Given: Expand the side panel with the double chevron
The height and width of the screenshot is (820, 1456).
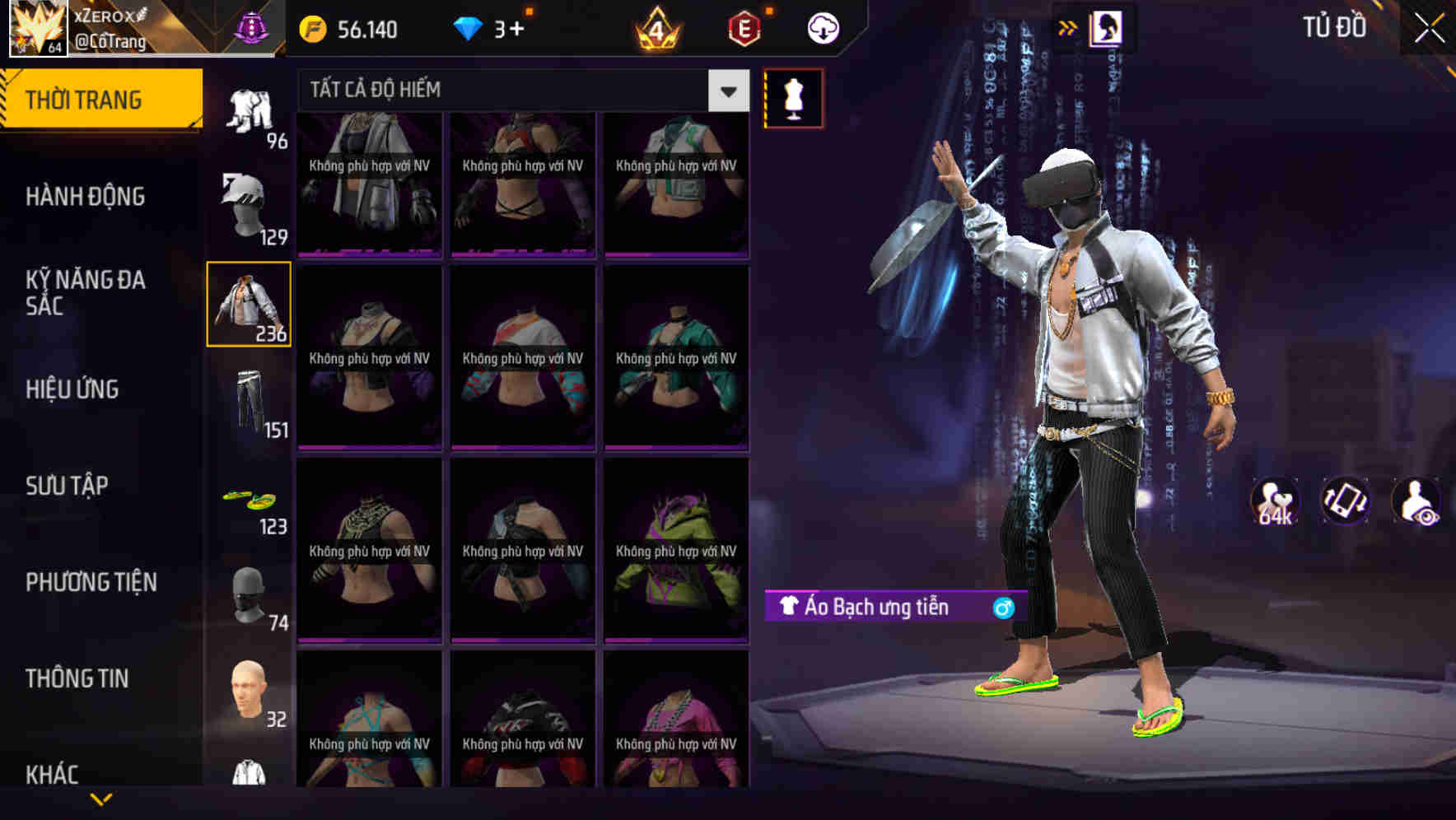Looking at the screenshot, I should point(1068,27).
